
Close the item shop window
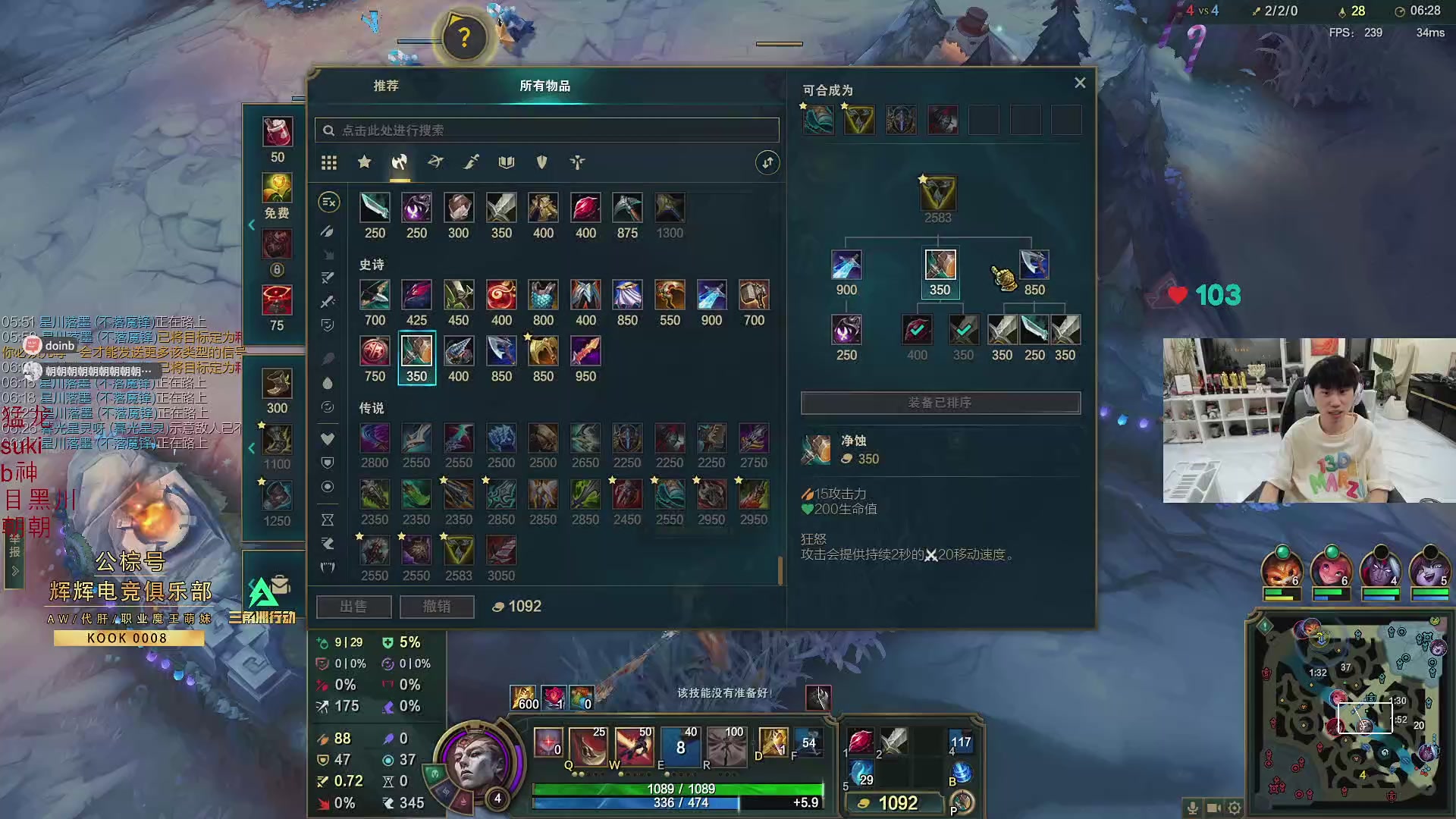click(1080, 83)
